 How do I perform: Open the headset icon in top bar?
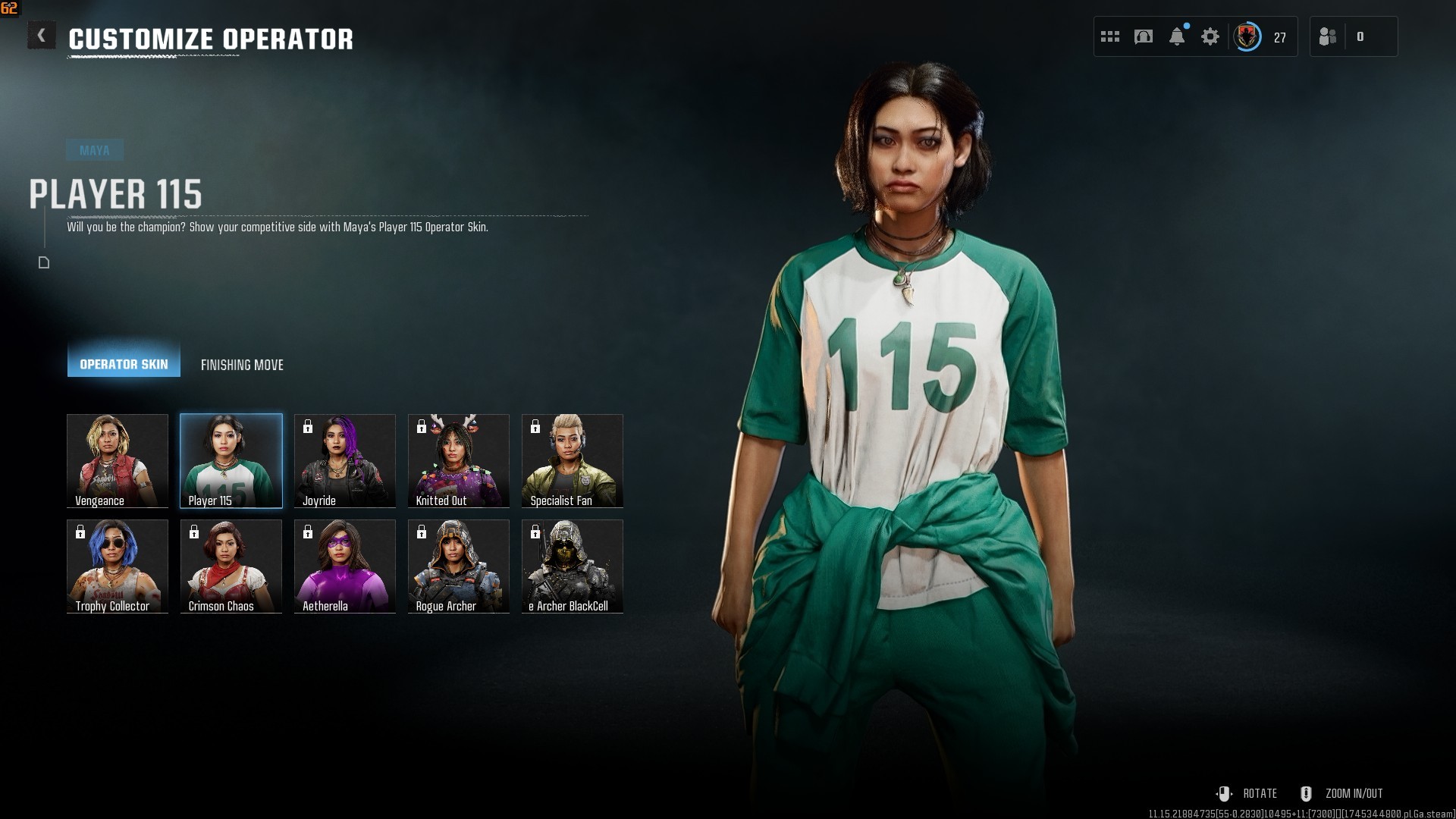[x=1144, y=36]
